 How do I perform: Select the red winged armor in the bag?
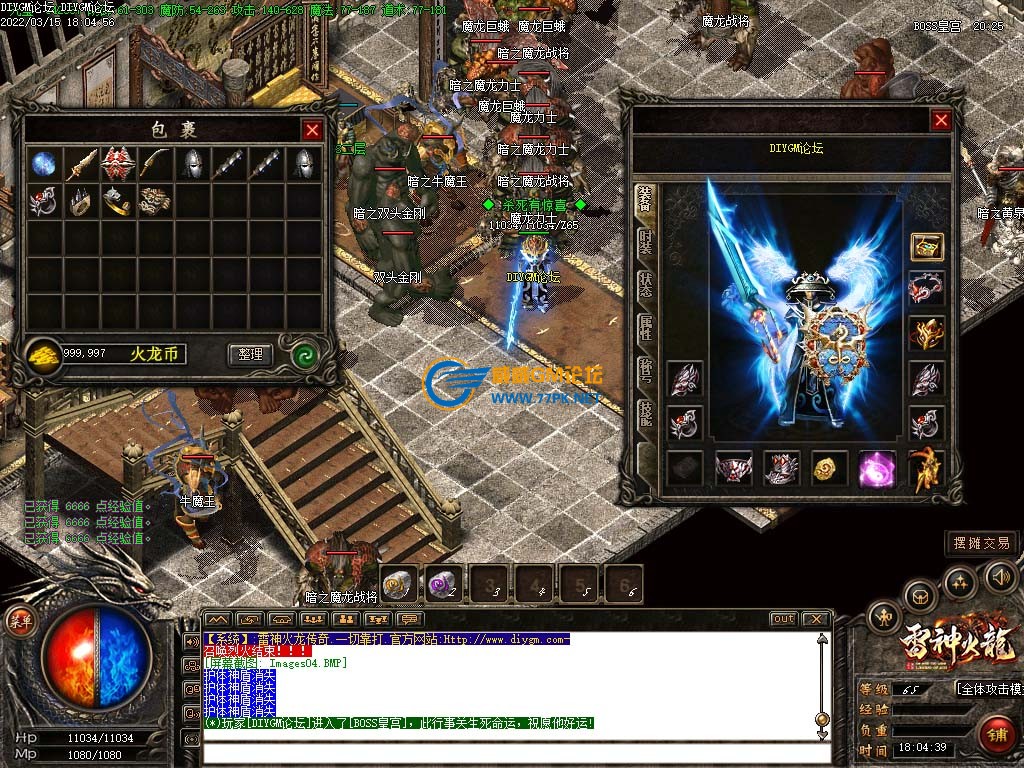coord(118,164)
